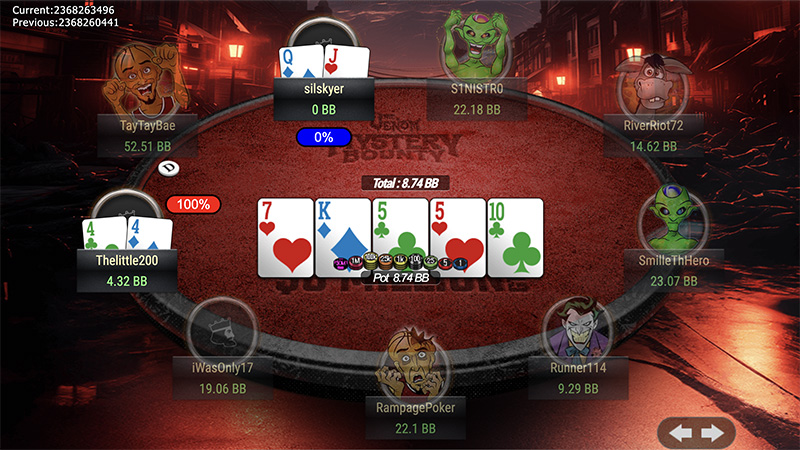
Task: Select STNISTR0's player panel
Action: pyautogui.click(x=478, y=98)
